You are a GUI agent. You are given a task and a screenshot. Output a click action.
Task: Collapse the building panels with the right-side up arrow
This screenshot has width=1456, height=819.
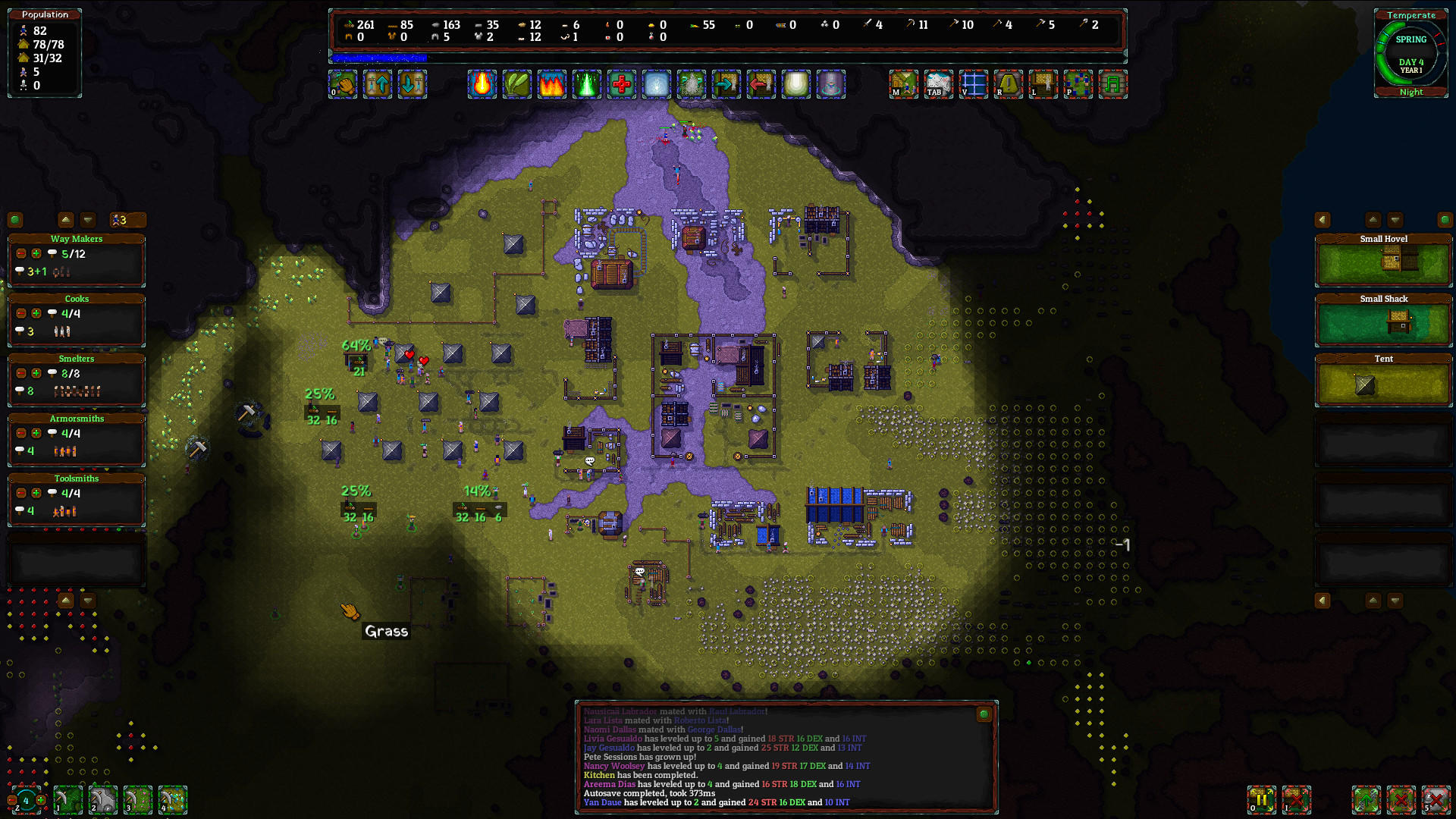(x=1373, y=220)
